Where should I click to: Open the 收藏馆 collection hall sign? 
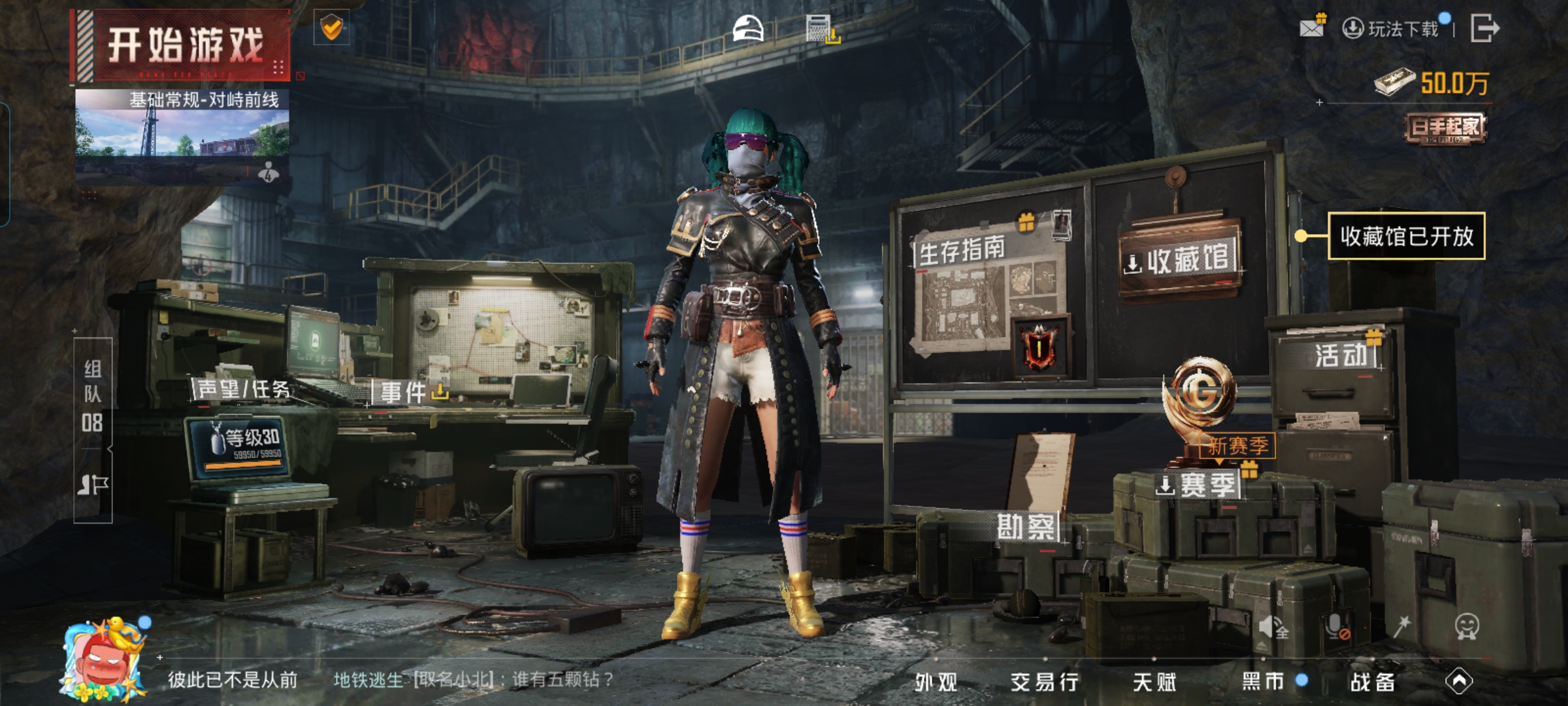click(x=1180, y=260)
